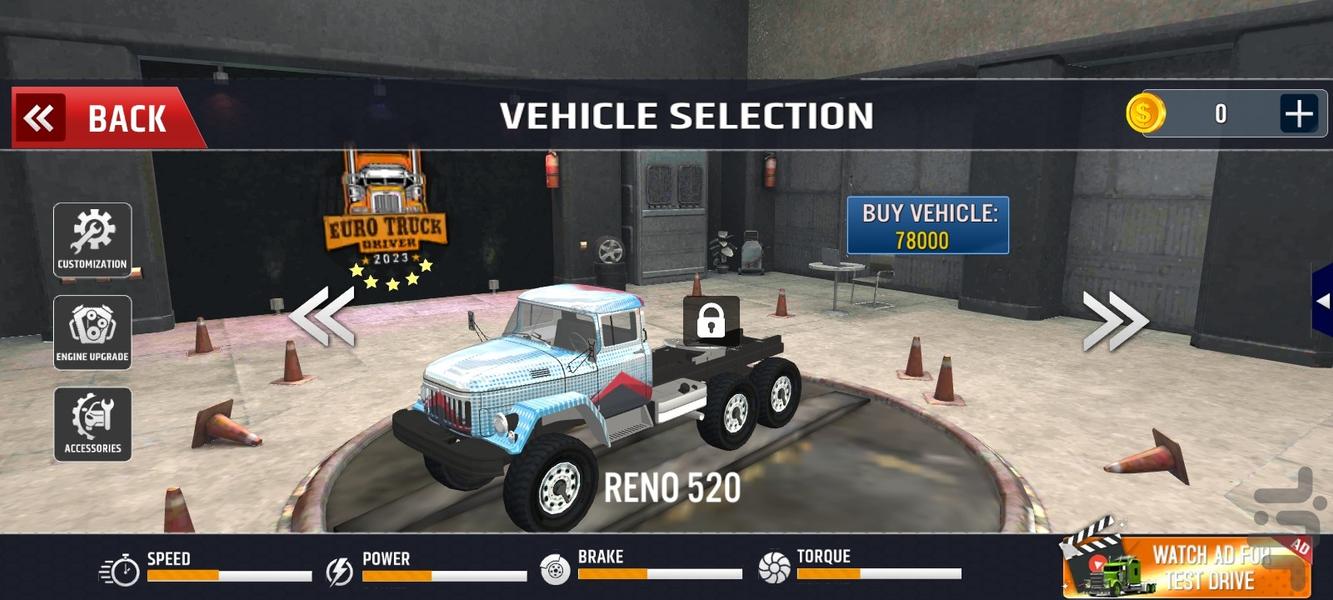This screenshot has height=600, width=1333.
Task: Expand the blue side panel arrow
Action: [x=1322, y=300]
